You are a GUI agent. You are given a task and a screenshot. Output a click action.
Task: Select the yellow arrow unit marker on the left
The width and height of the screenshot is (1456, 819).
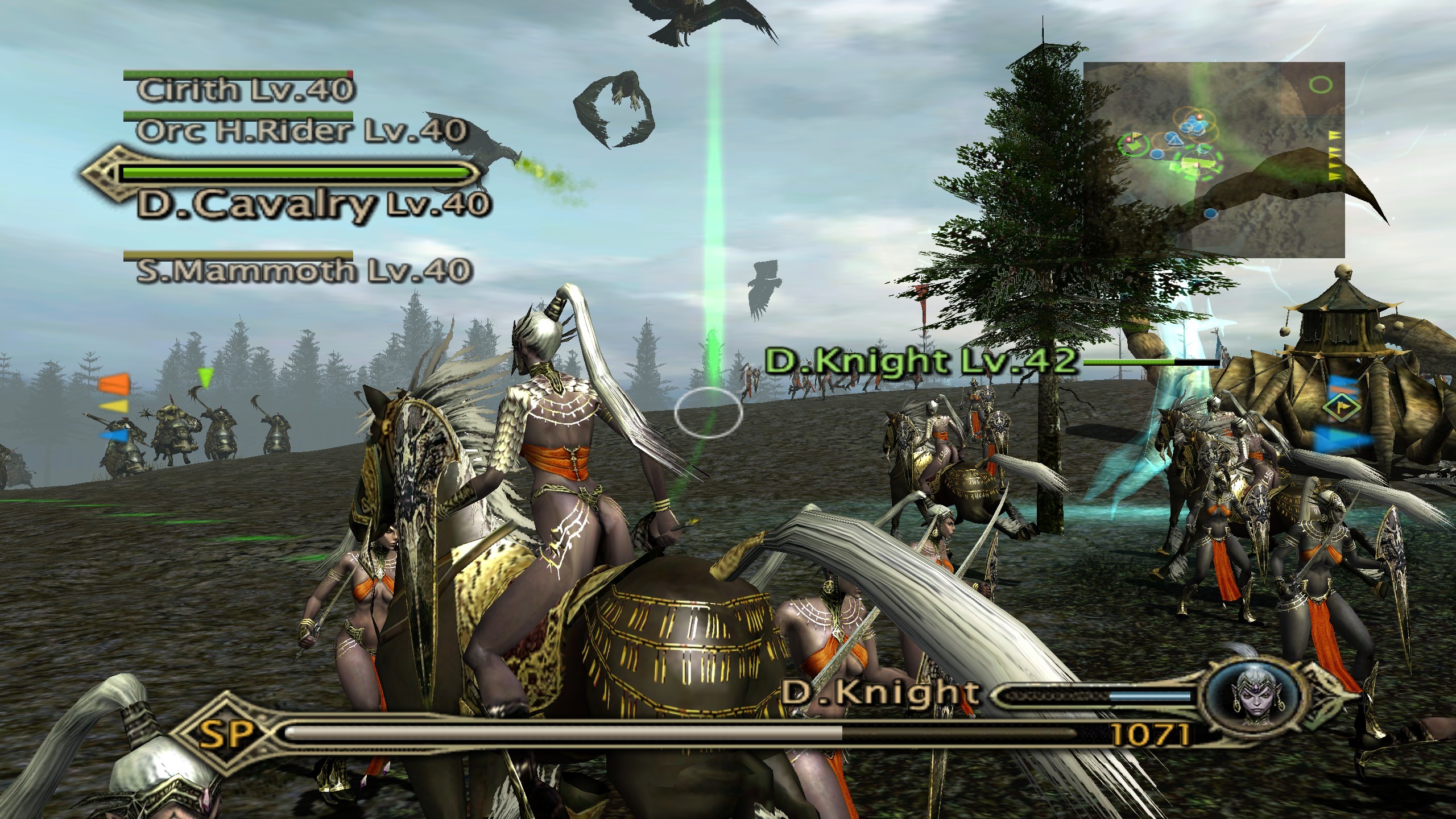[x=114, y=406]
